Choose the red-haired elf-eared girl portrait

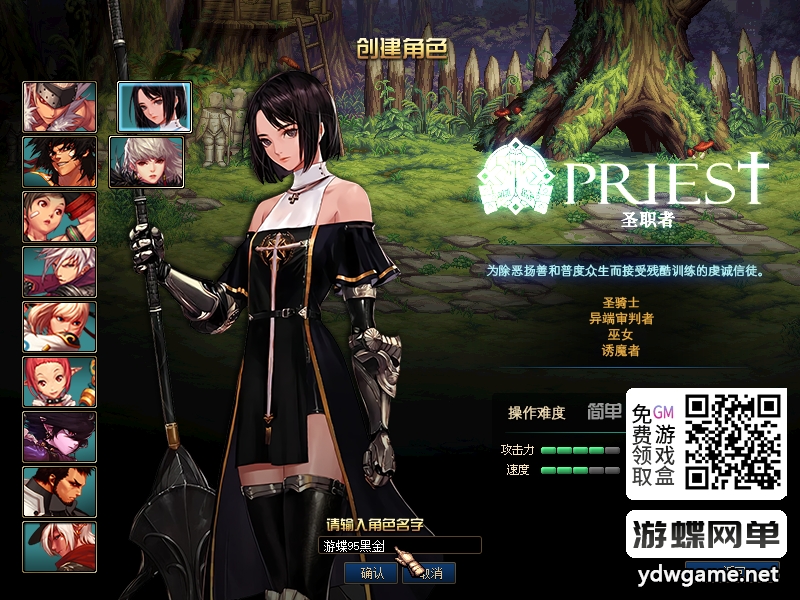click(60, 382)
